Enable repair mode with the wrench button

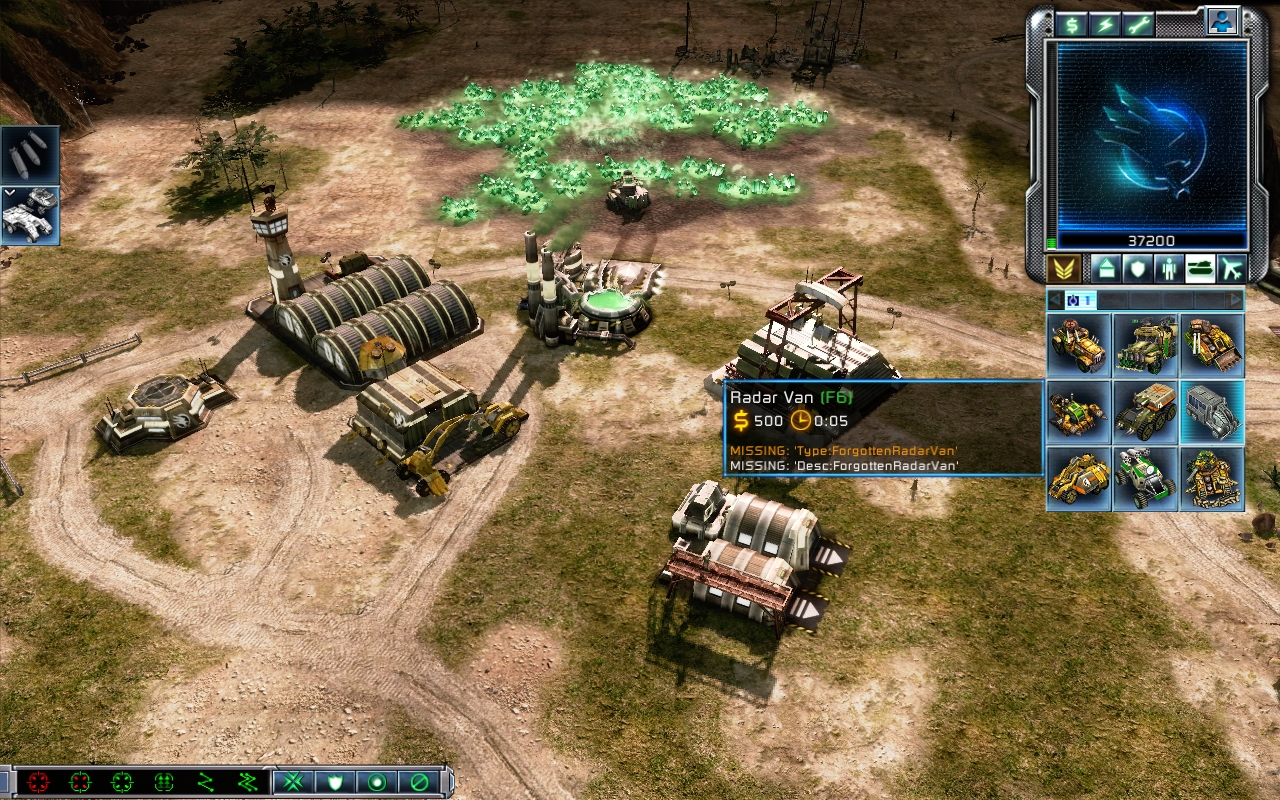tap(1138, 25)
